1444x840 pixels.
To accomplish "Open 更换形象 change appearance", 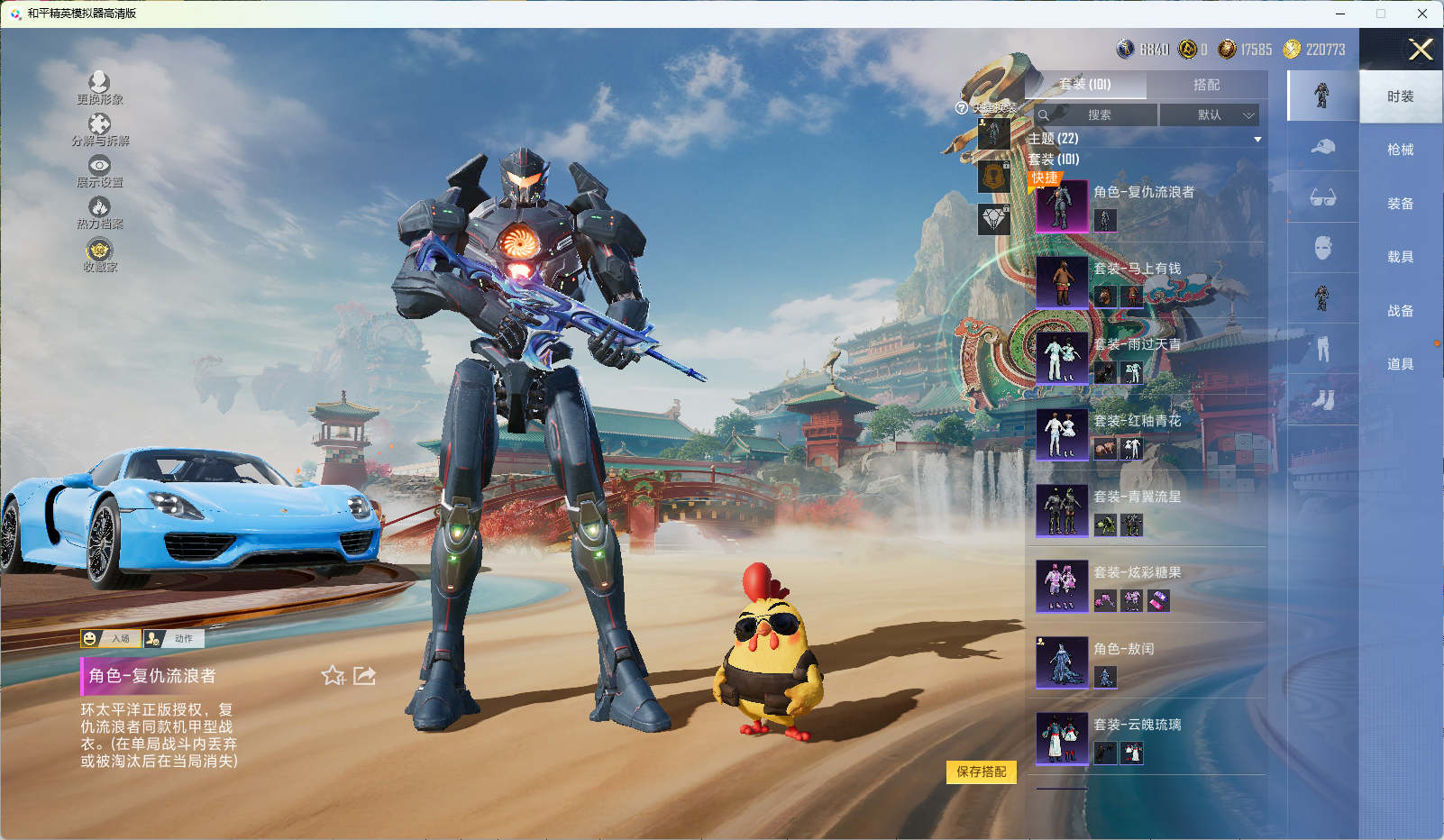I will tap(99, 88).
